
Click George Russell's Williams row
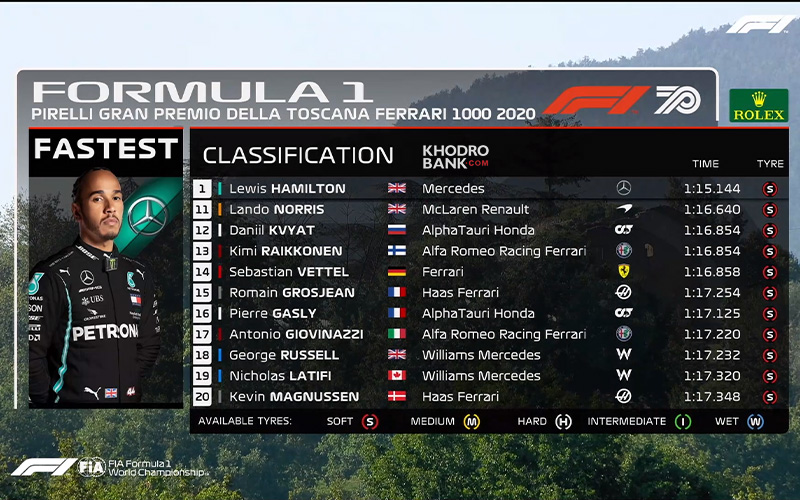tap(488, 355)
